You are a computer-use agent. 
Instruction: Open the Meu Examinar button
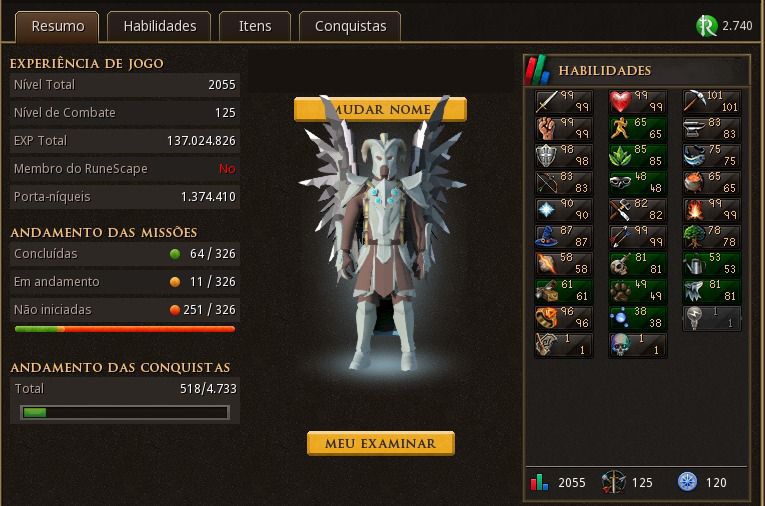380,443
